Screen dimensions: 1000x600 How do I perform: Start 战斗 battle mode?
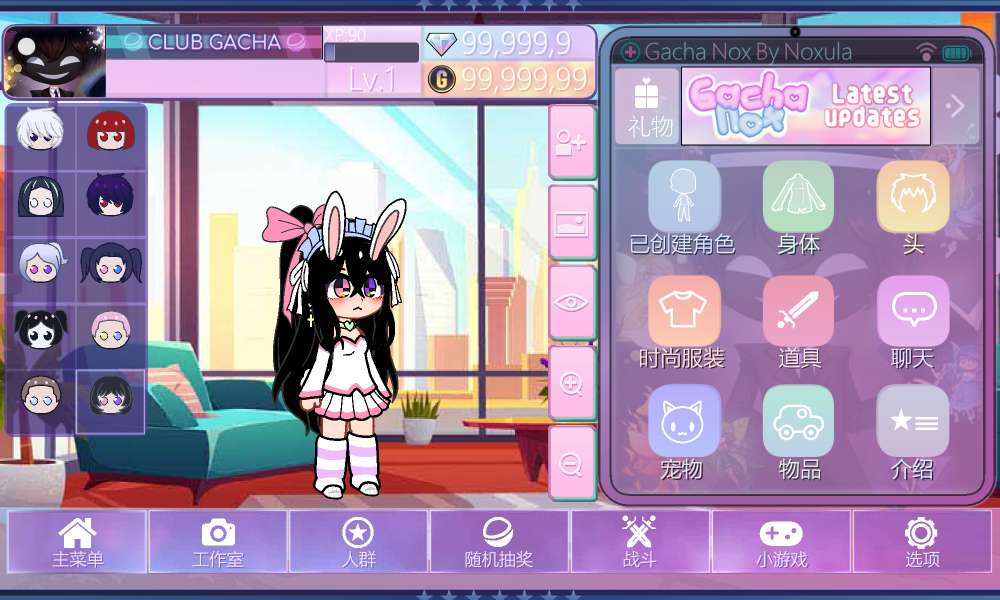pos(639,542)
